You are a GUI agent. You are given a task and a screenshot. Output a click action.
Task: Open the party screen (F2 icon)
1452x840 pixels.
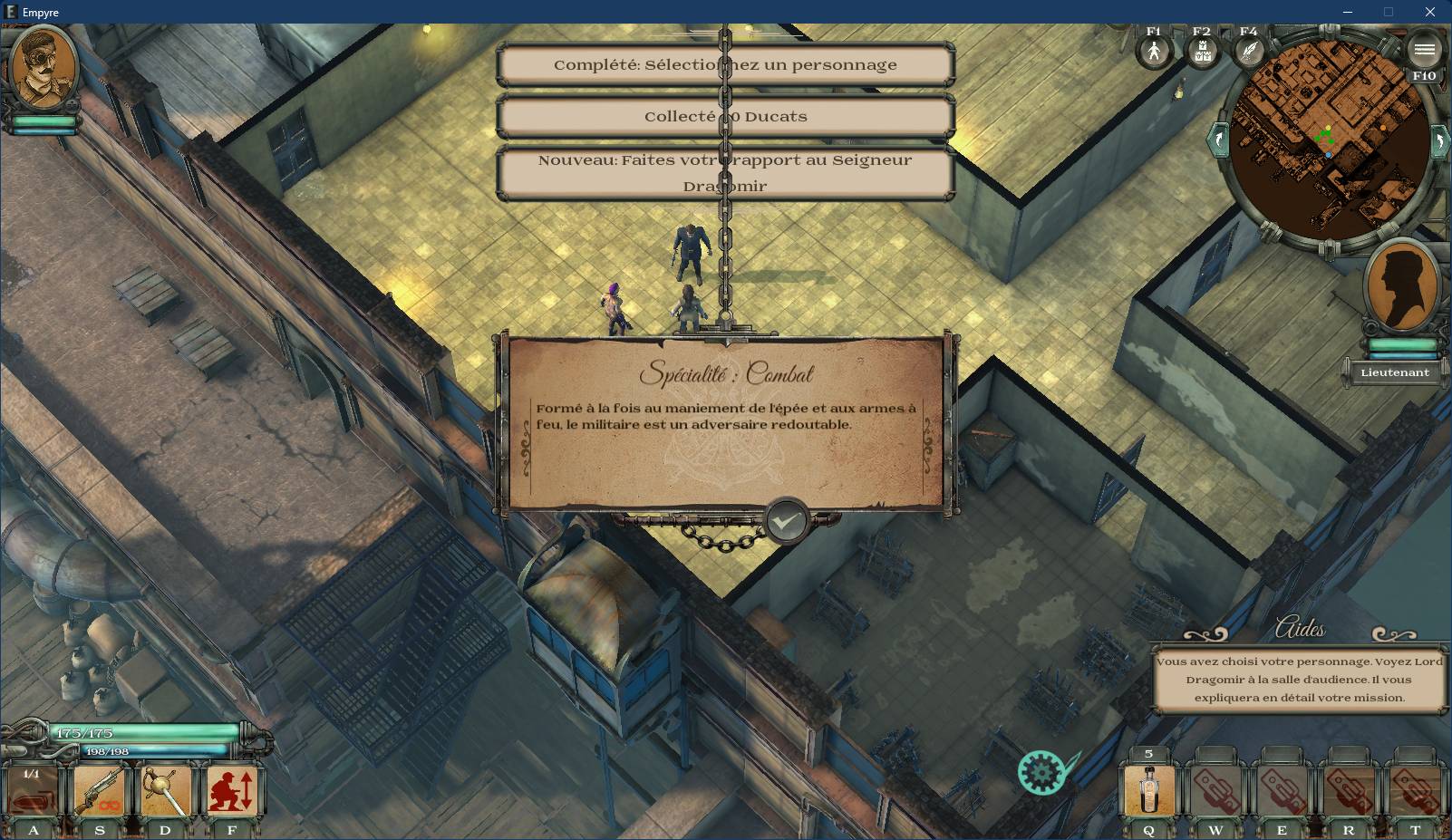(1202, 52)
